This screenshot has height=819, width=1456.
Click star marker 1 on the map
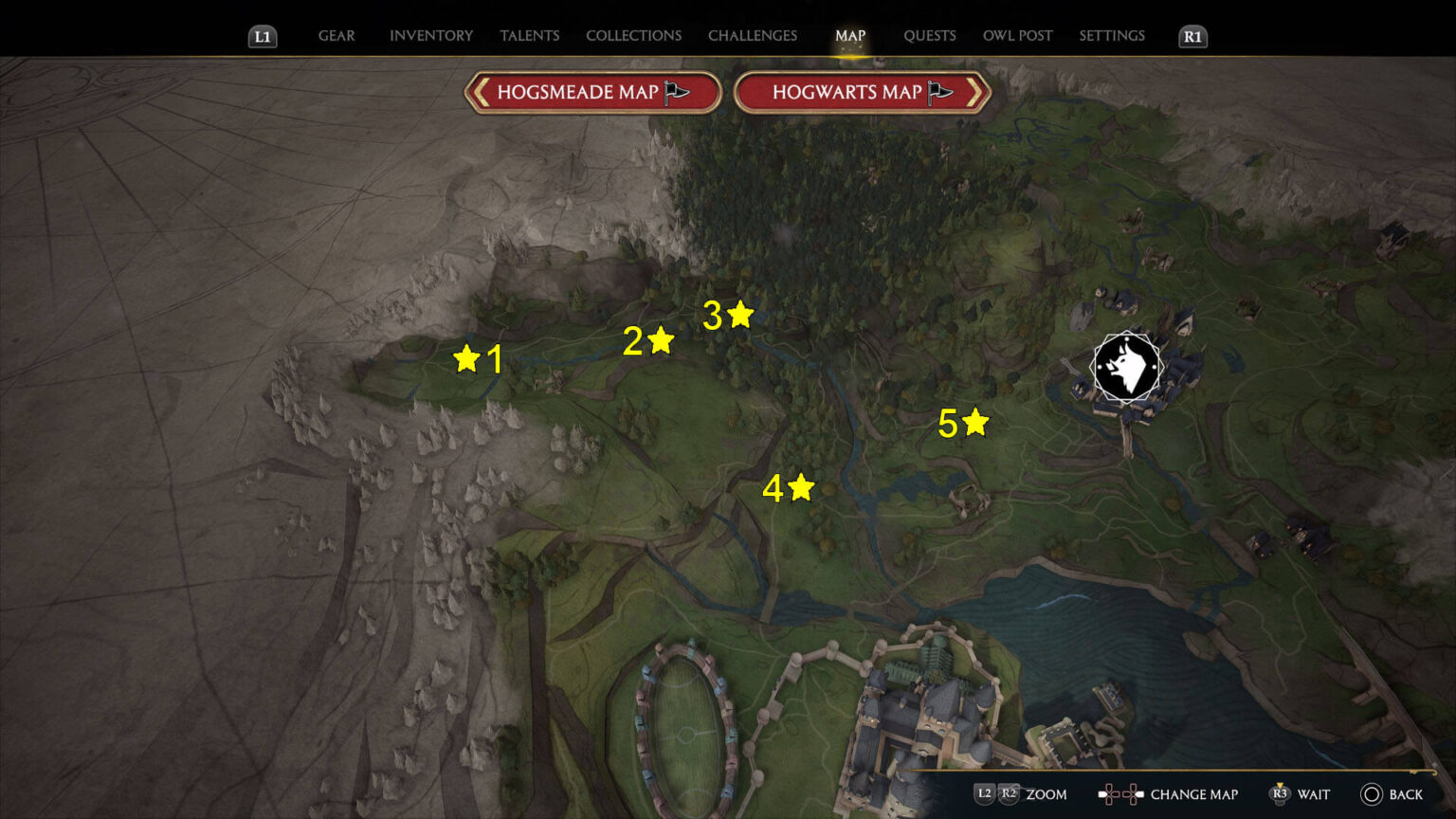[468, 358]
